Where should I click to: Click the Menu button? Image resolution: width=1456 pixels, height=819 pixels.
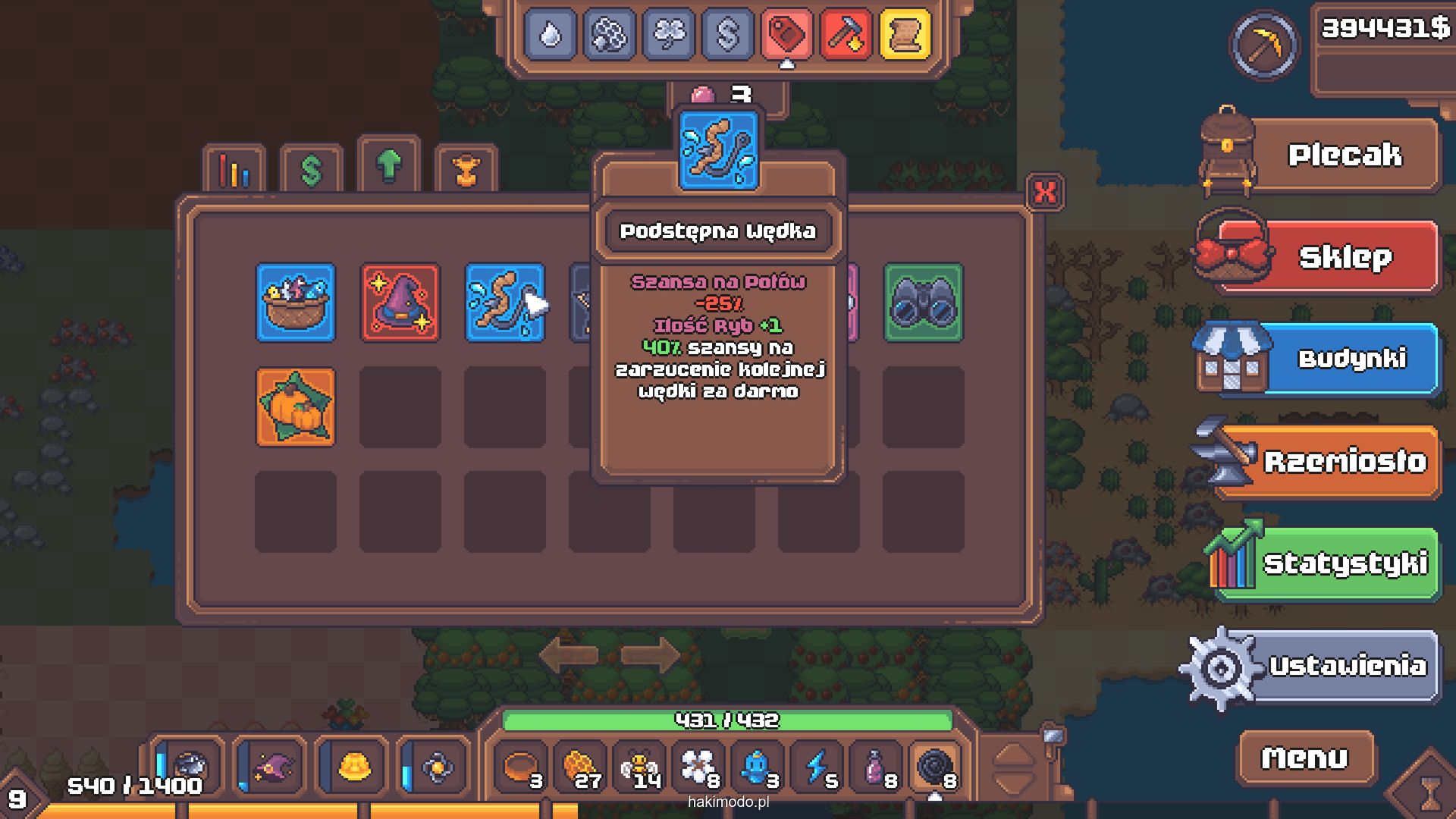[1304, 758]
